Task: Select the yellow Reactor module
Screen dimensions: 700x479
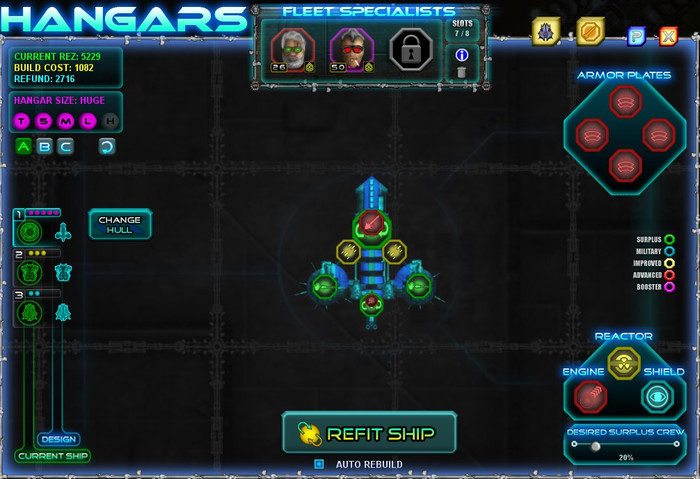Action: (x=624, y=363)
